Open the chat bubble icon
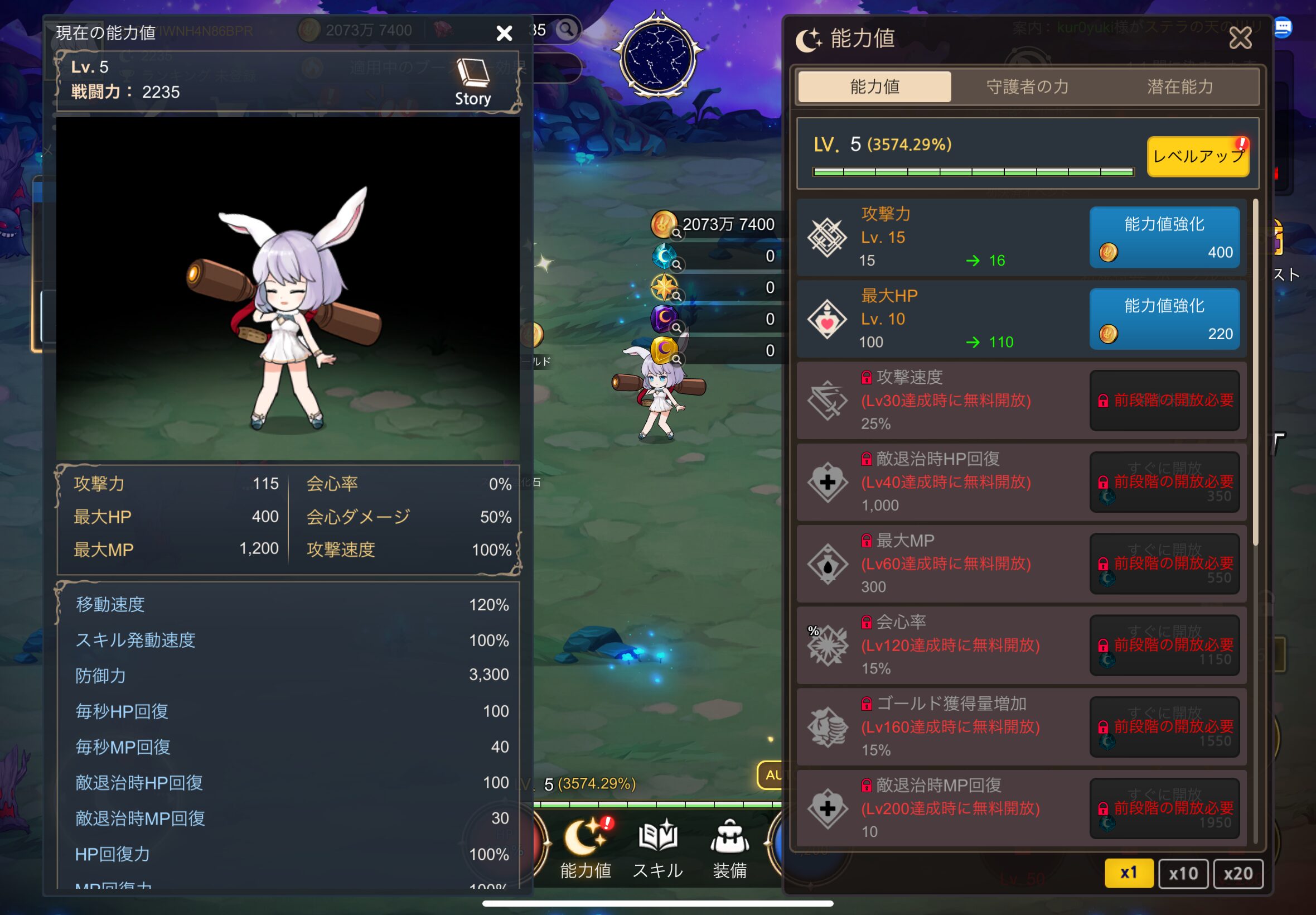Screen dimensions: 1316x915 click(1282, 27)
